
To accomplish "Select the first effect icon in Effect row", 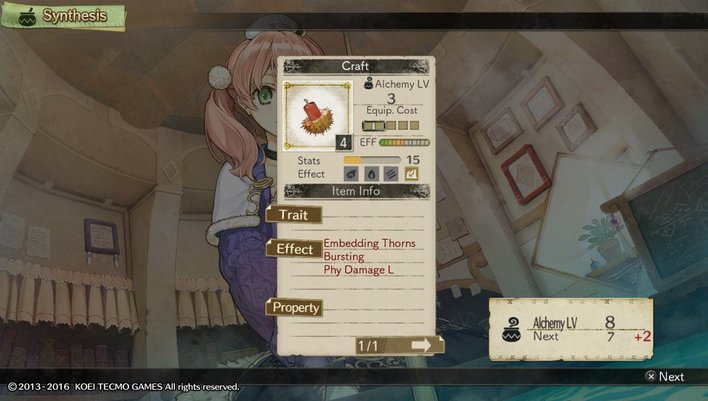I will coord(353,173).
